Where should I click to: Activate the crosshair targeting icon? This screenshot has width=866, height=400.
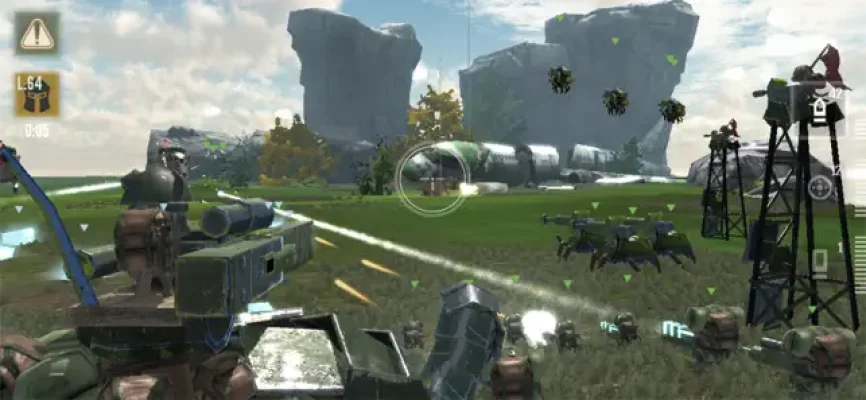tap(820, 187)
